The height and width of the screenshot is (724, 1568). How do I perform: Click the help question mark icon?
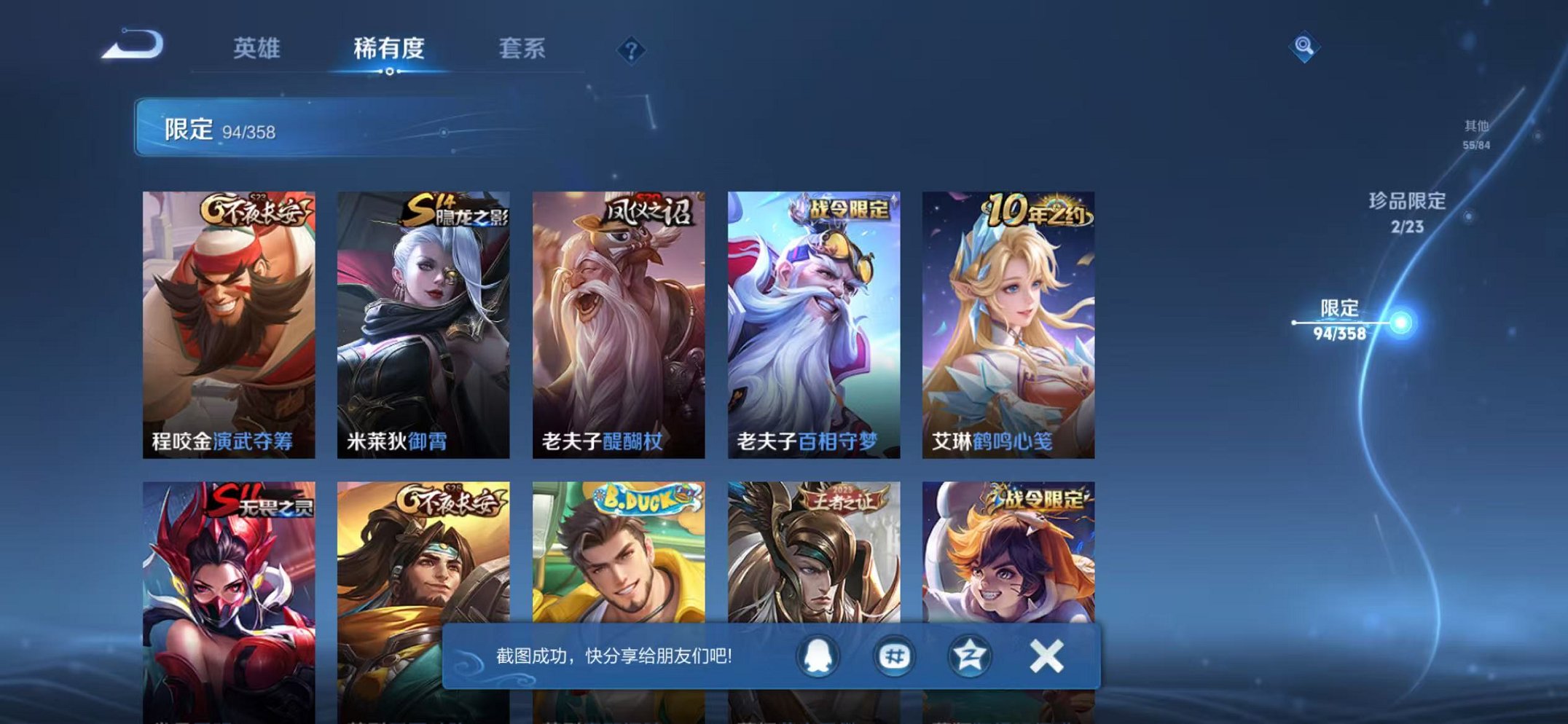(x=632, y=50)
